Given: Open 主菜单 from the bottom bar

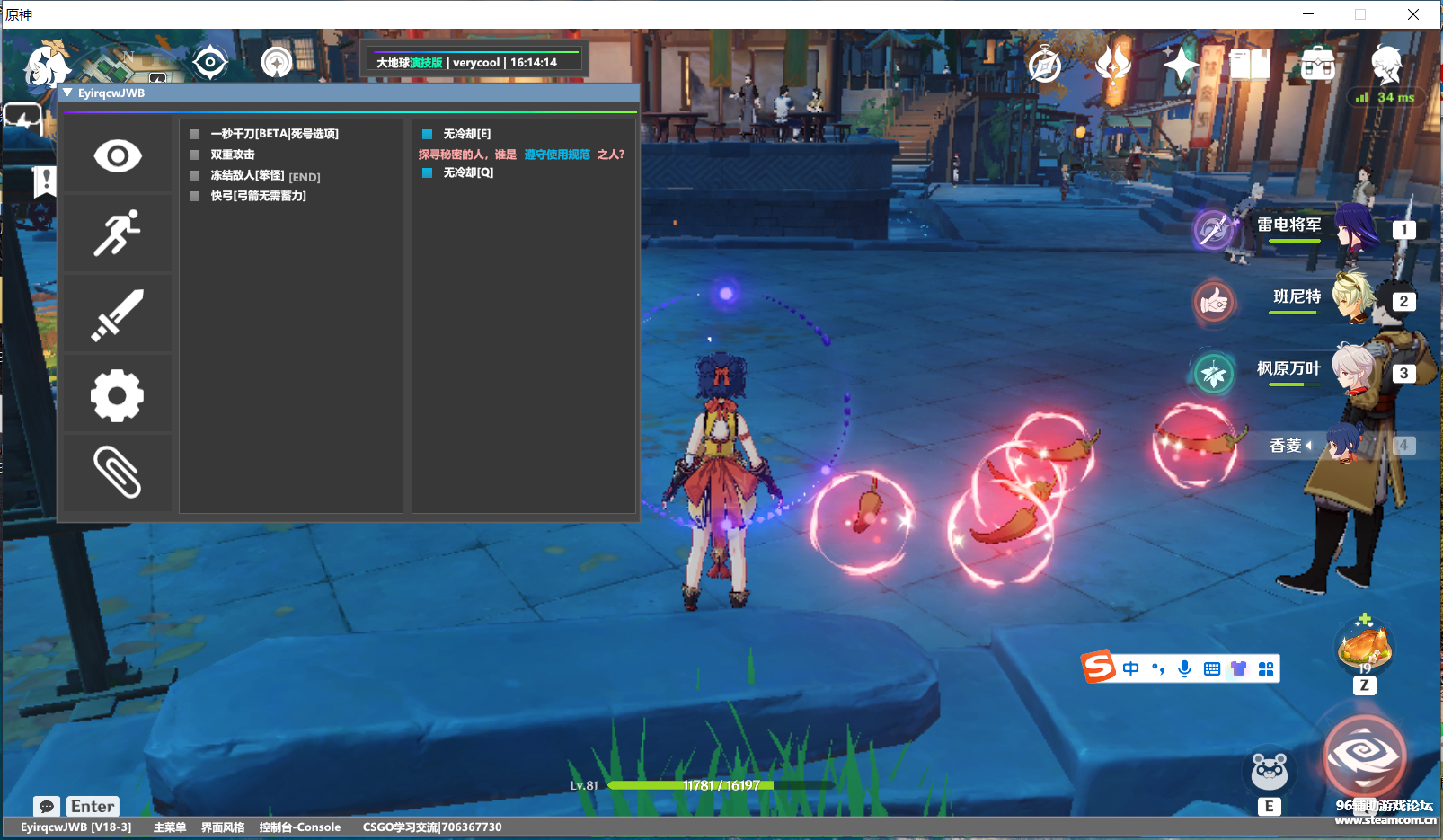Looking at the screenshot, I should tap(169, 827).
